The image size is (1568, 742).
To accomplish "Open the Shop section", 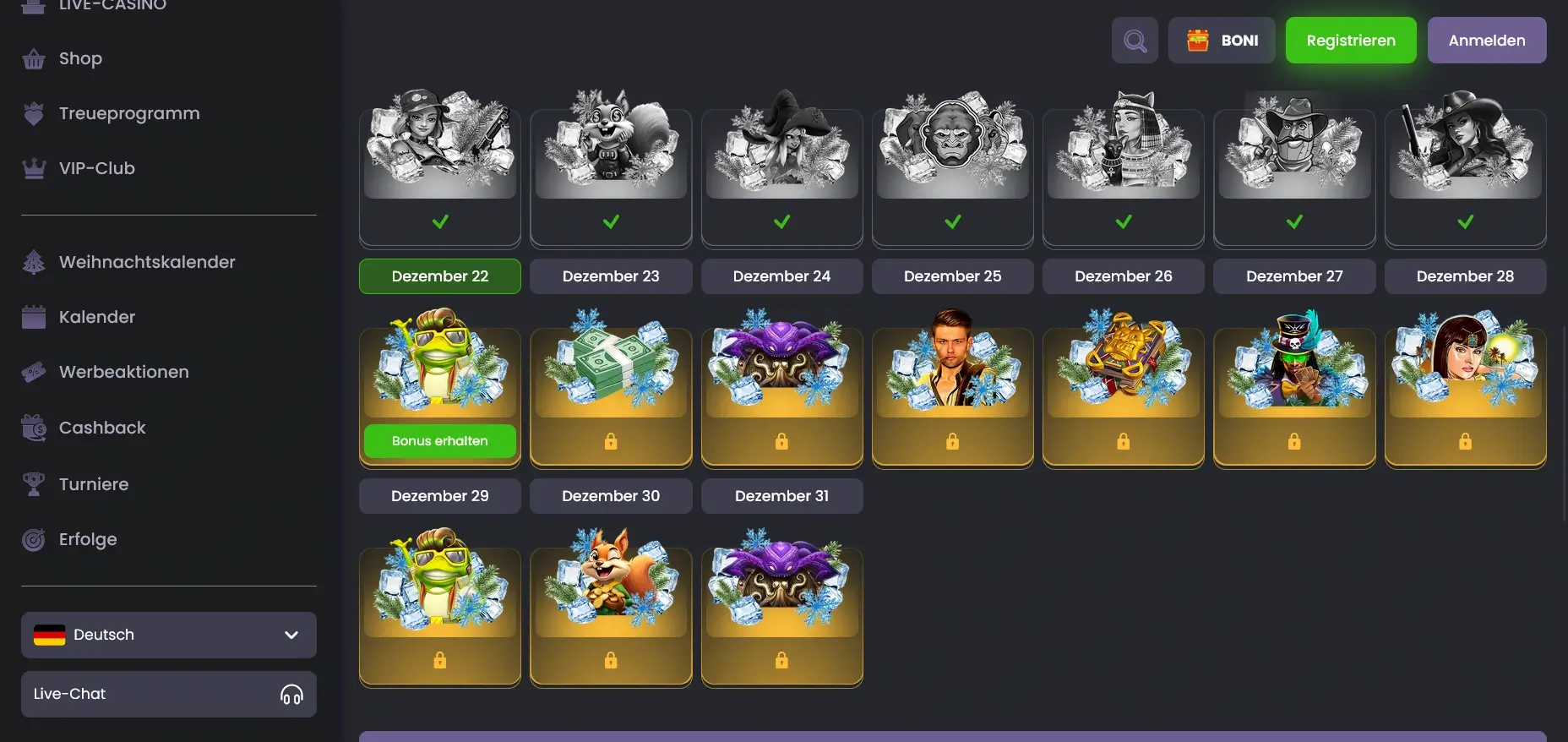I will [x=80, y=58].
